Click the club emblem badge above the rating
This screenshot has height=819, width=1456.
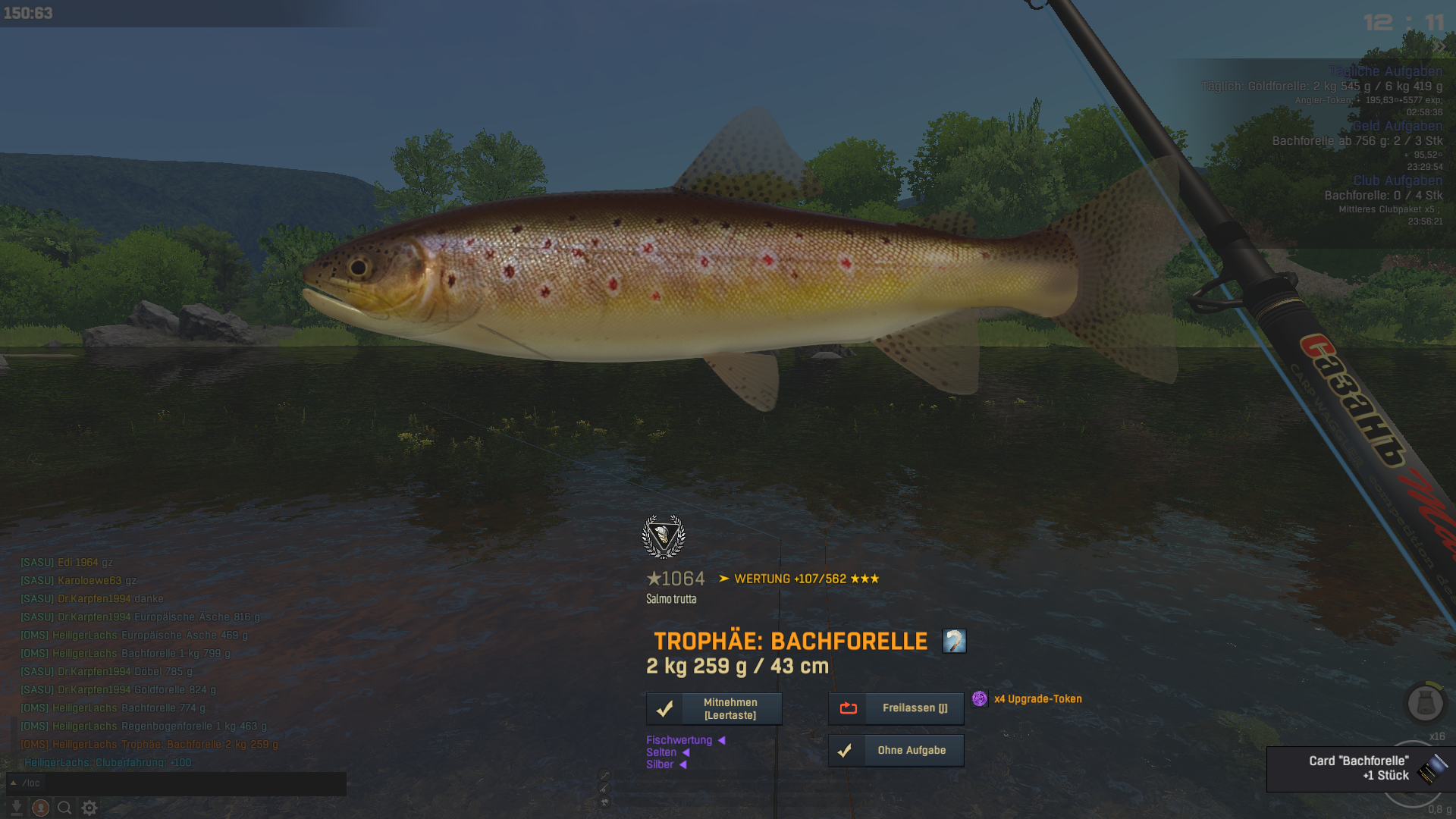click(x=664, y=536)
